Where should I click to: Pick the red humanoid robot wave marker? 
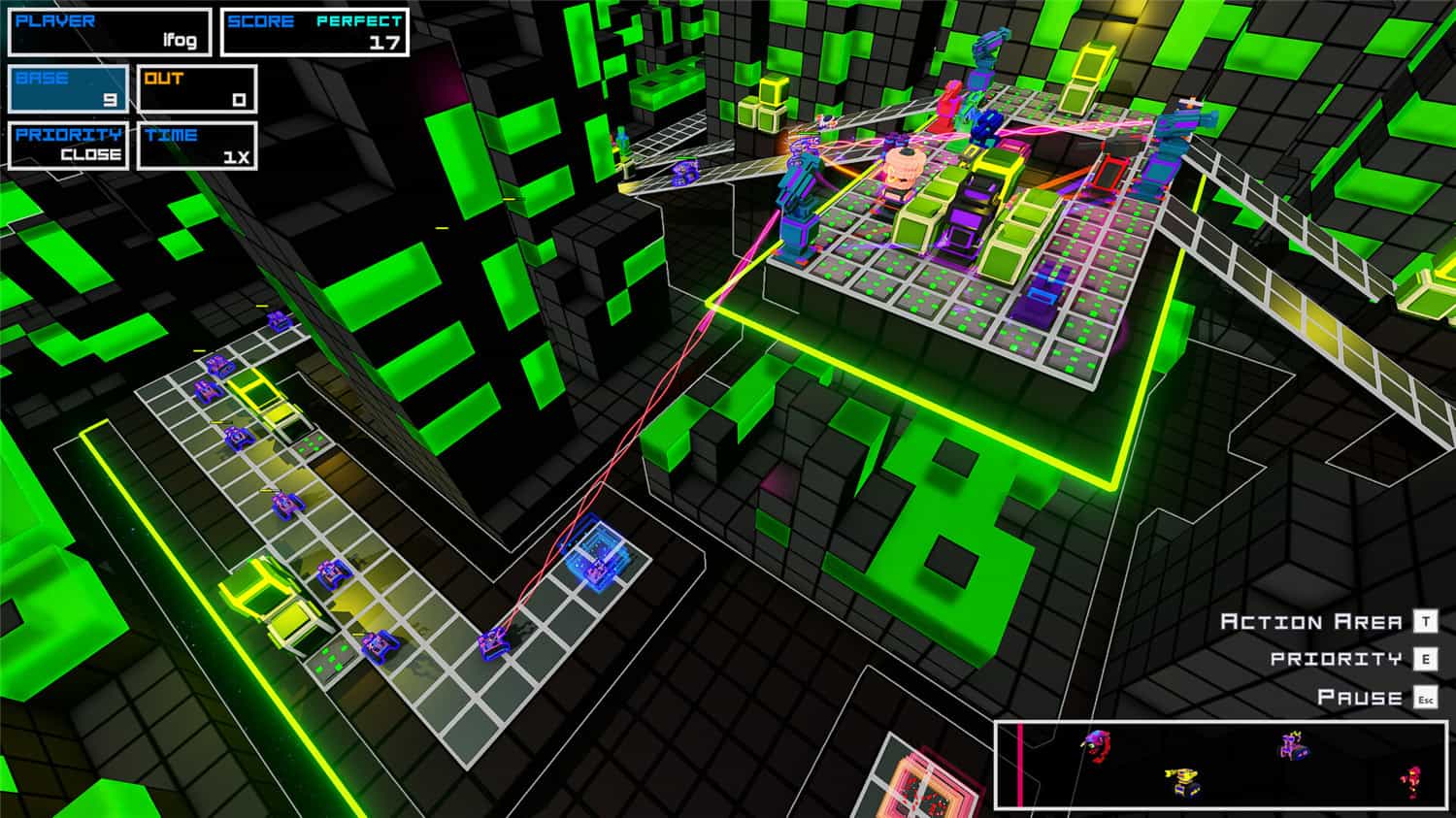click(x=1413, y=781)
